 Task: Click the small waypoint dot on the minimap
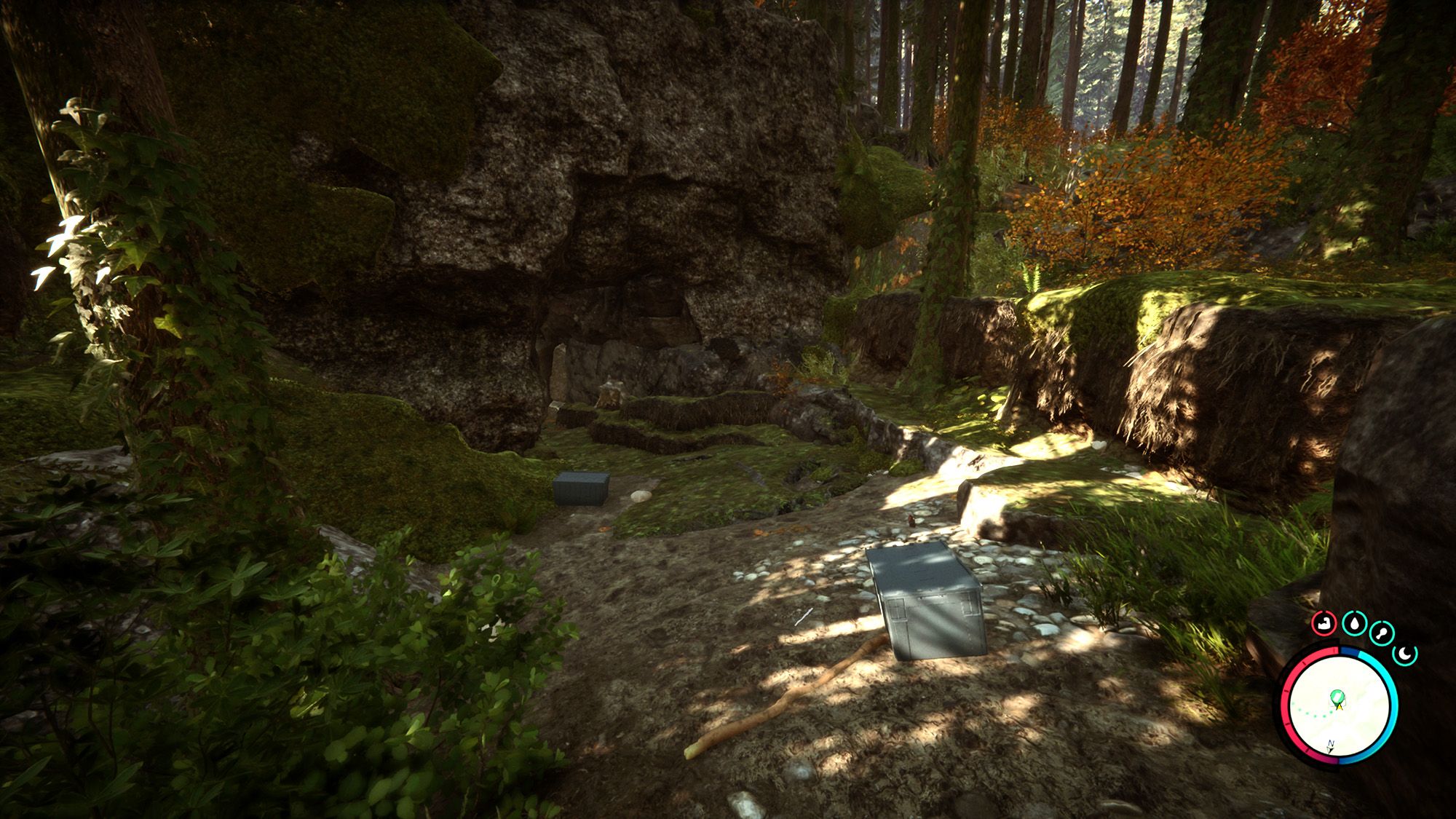pos(1331,712)
